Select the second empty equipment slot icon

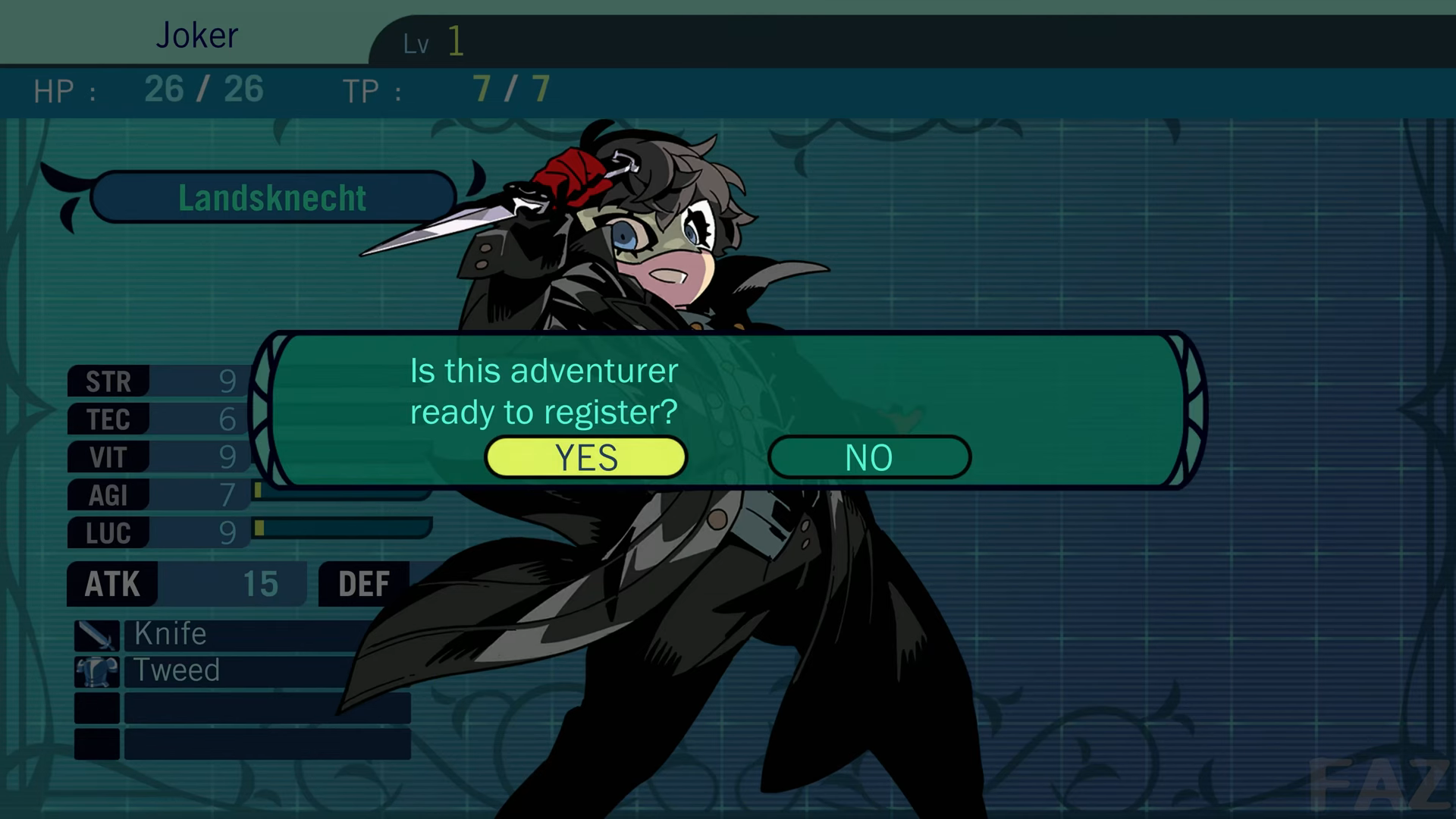click(x=96, y=744)
